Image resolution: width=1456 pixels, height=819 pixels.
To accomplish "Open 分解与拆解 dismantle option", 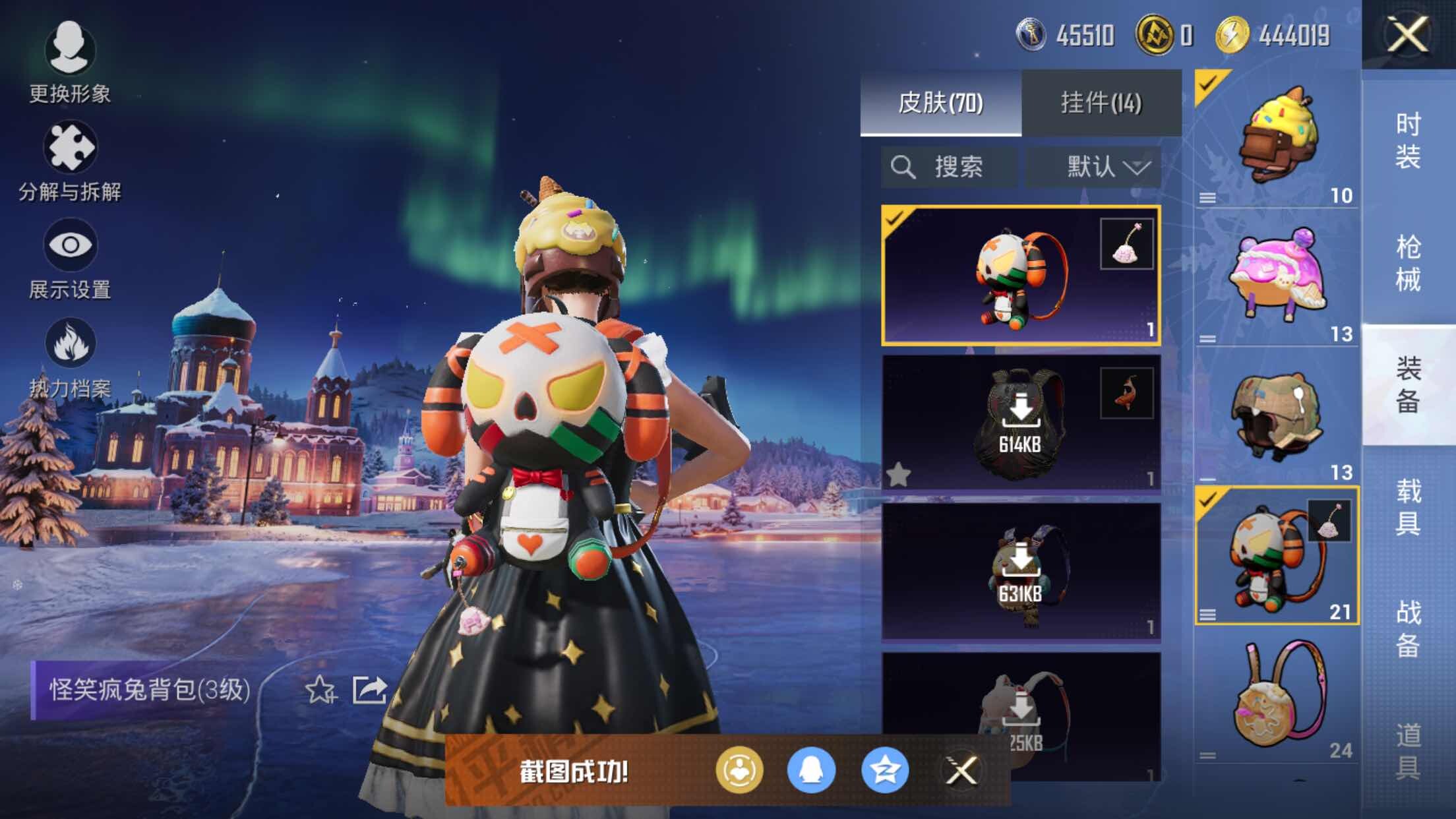I will tap(70, 161).
